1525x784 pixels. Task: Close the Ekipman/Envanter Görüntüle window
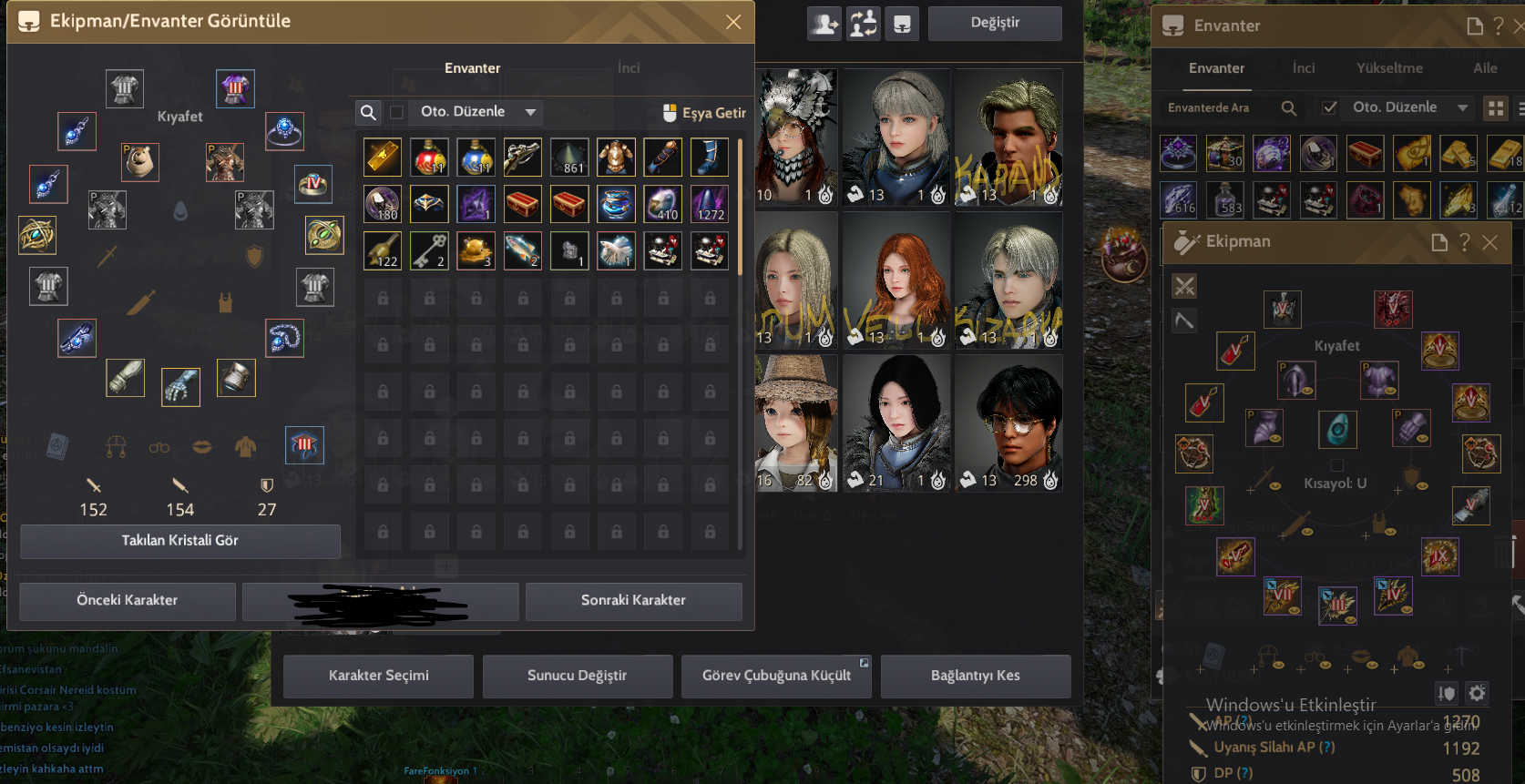(x=733, y=22)
